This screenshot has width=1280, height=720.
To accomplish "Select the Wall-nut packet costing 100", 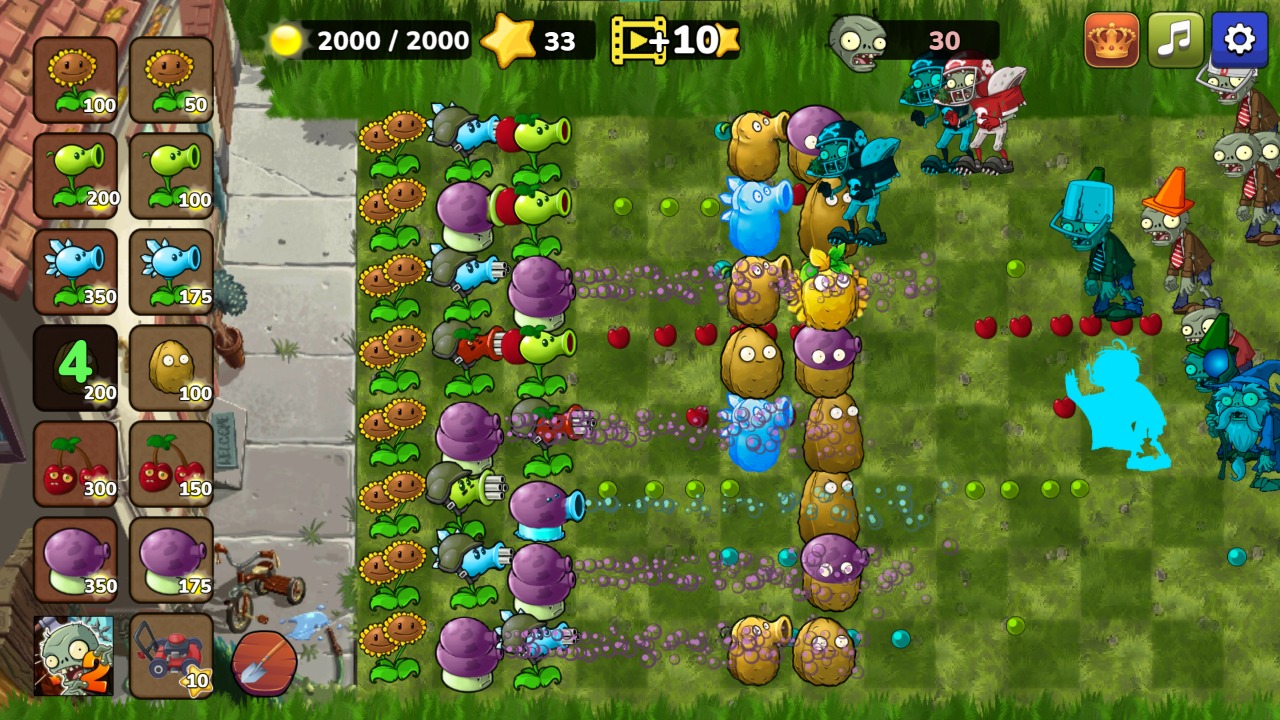I will tap(170, 365).
